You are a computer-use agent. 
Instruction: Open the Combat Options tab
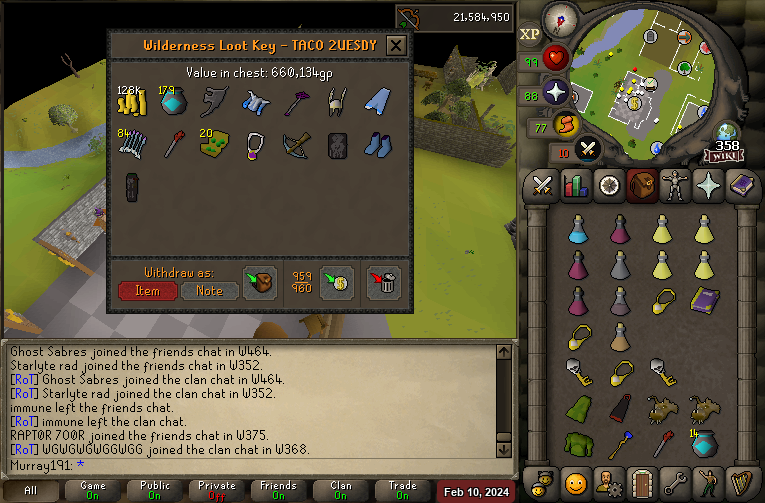coord(543,186)
